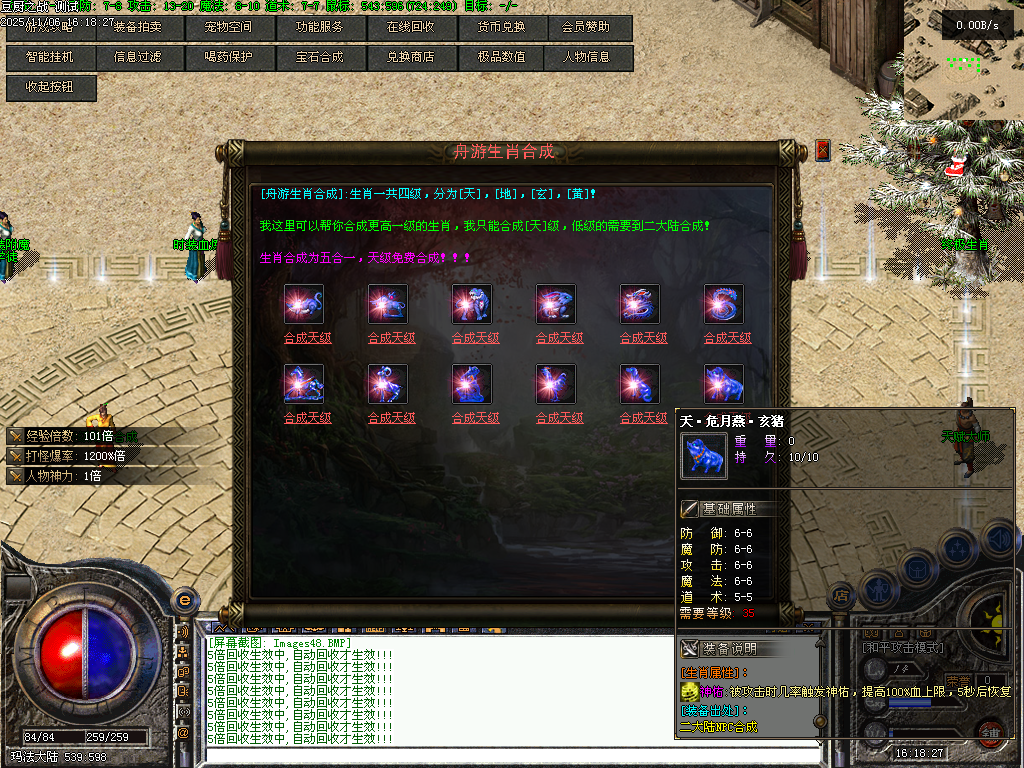Click the 功能服务 button
The width and height of the screenshot is (1024, 768).
point(319,27)
